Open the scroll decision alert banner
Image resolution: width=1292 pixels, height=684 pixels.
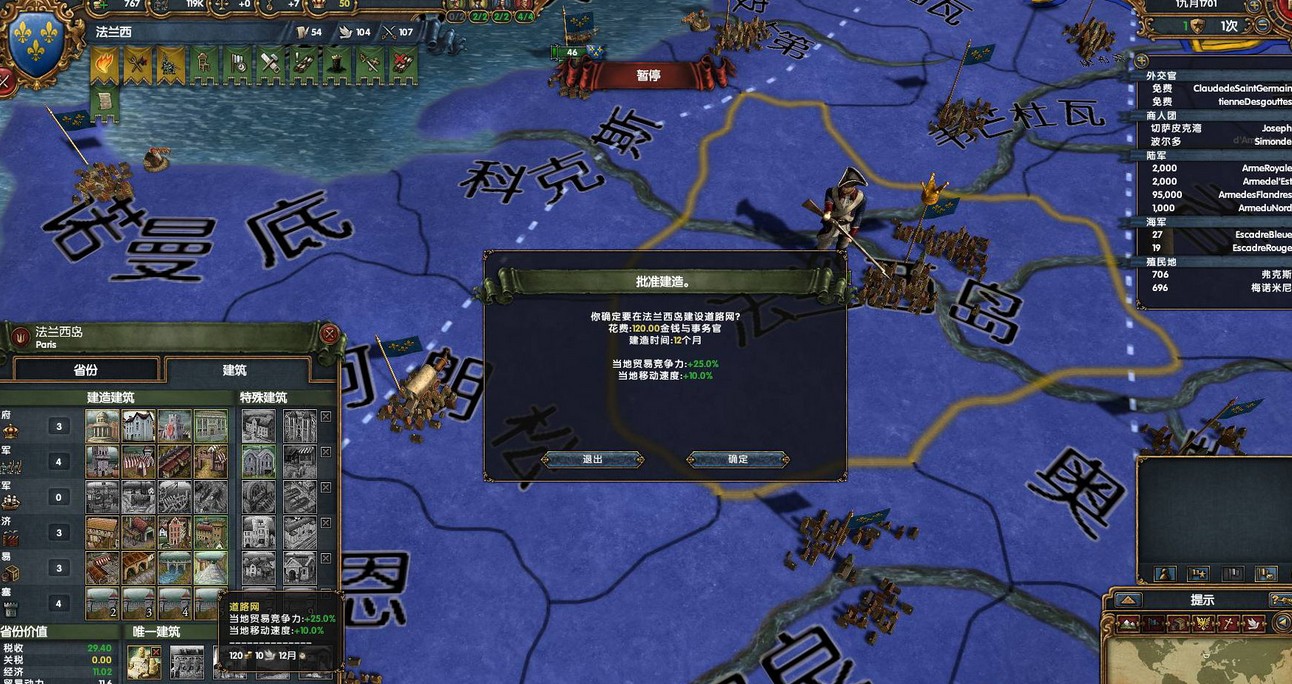(104, 102)
